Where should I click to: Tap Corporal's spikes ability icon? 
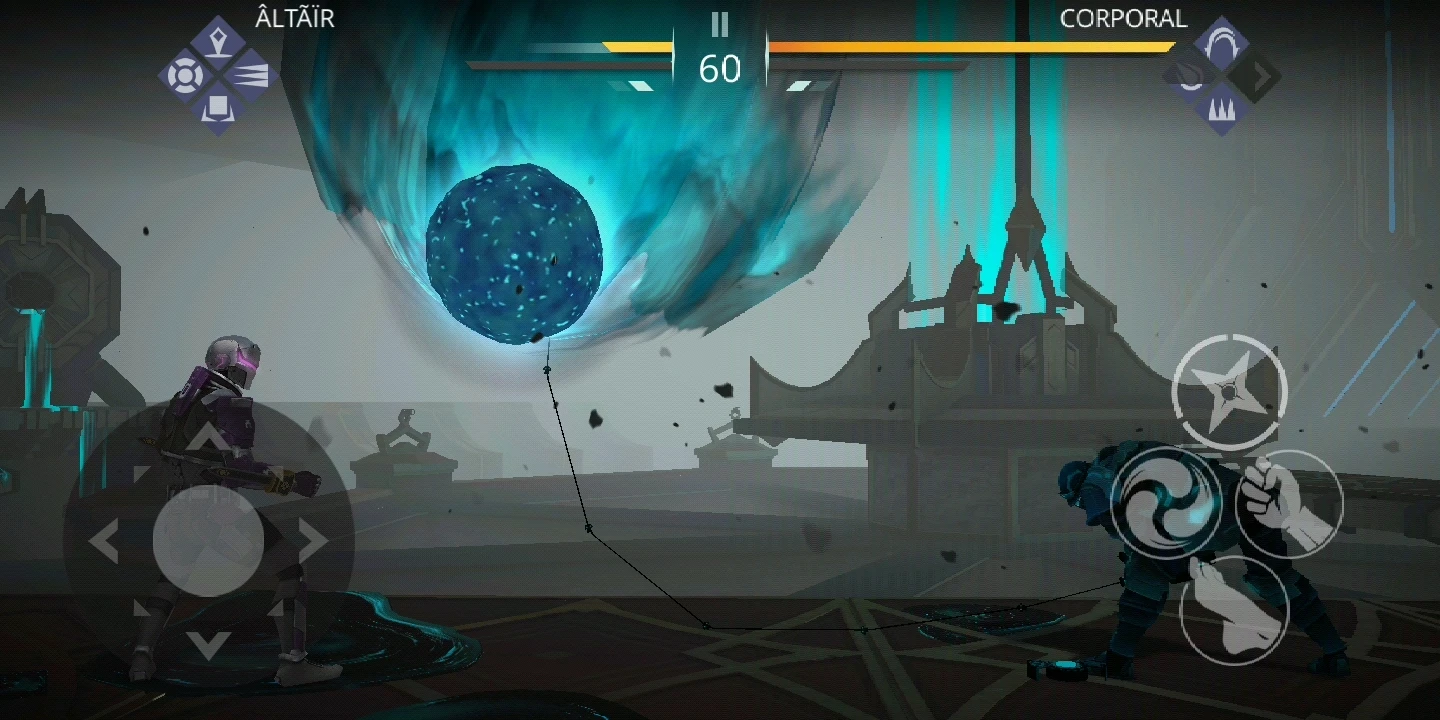[x=1222, y=107]
